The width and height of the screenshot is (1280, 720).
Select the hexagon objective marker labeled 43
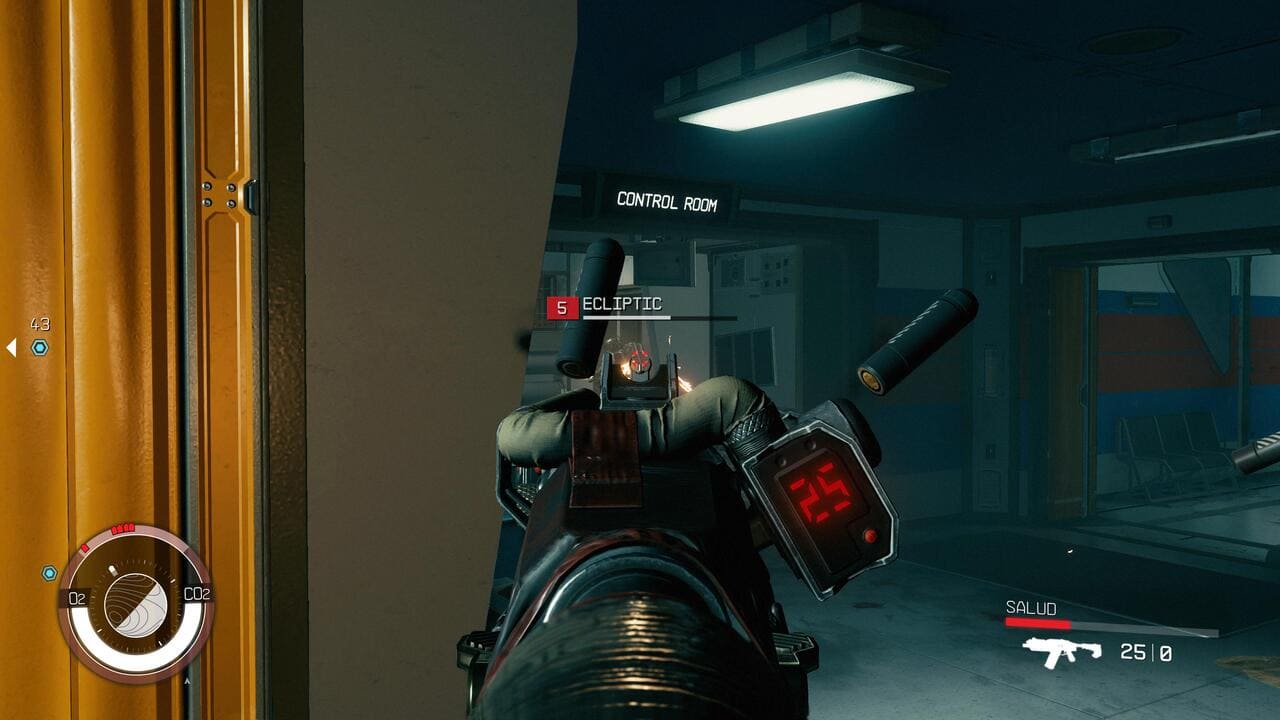[x=40, y=347]
